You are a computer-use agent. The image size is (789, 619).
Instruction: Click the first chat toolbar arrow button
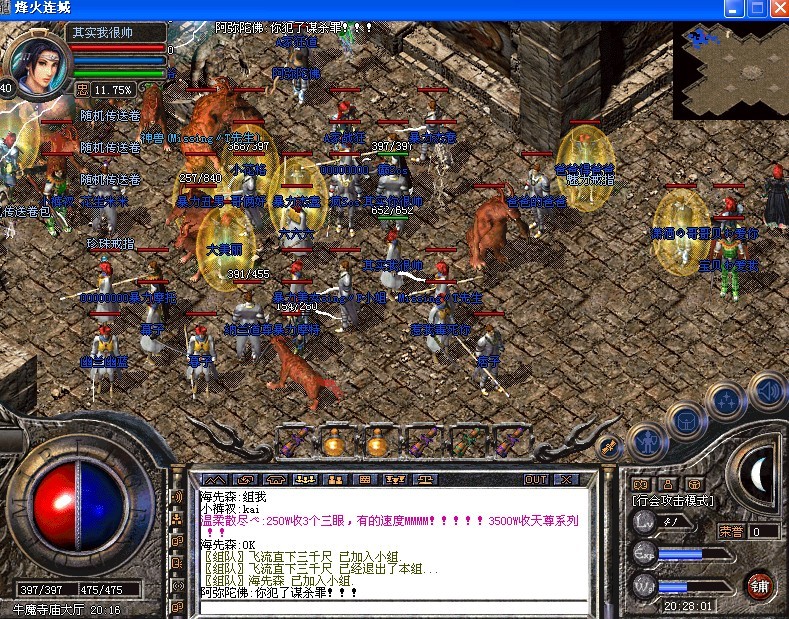[x=216, y=480]
